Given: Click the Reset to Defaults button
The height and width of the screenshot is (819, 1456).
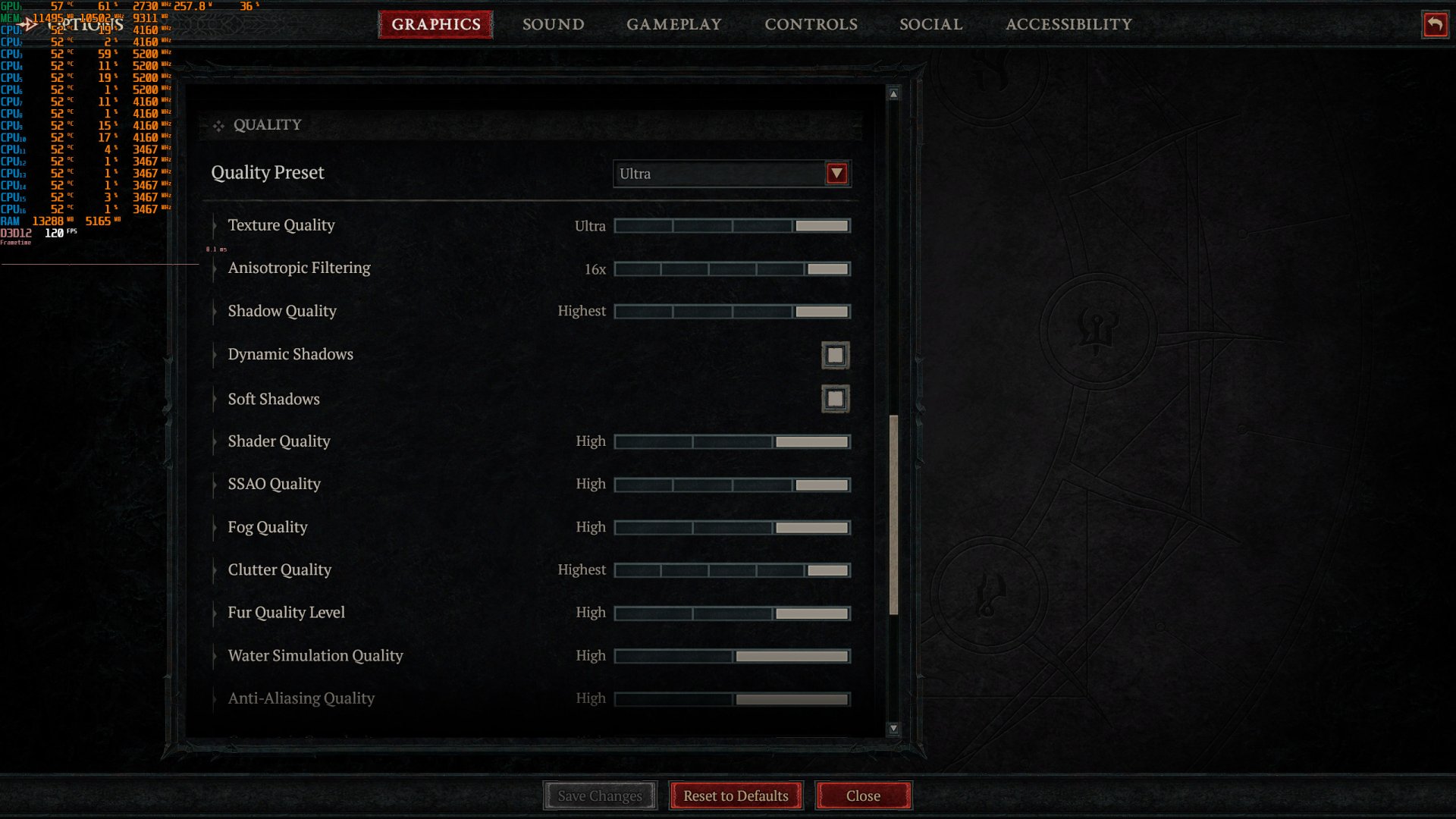Looking at the screenshot, I should [x=735, y=795].
